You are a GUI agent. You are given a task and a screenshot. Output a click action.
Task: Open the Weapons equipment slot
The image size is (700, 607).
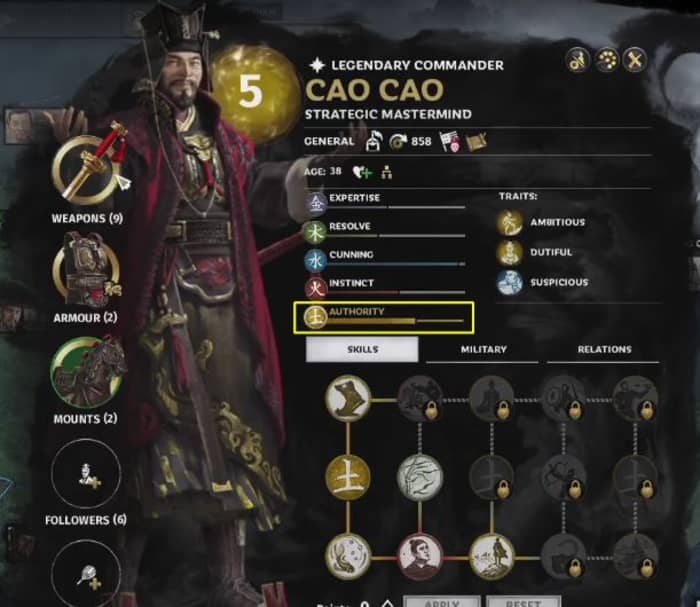click(85, 168)
